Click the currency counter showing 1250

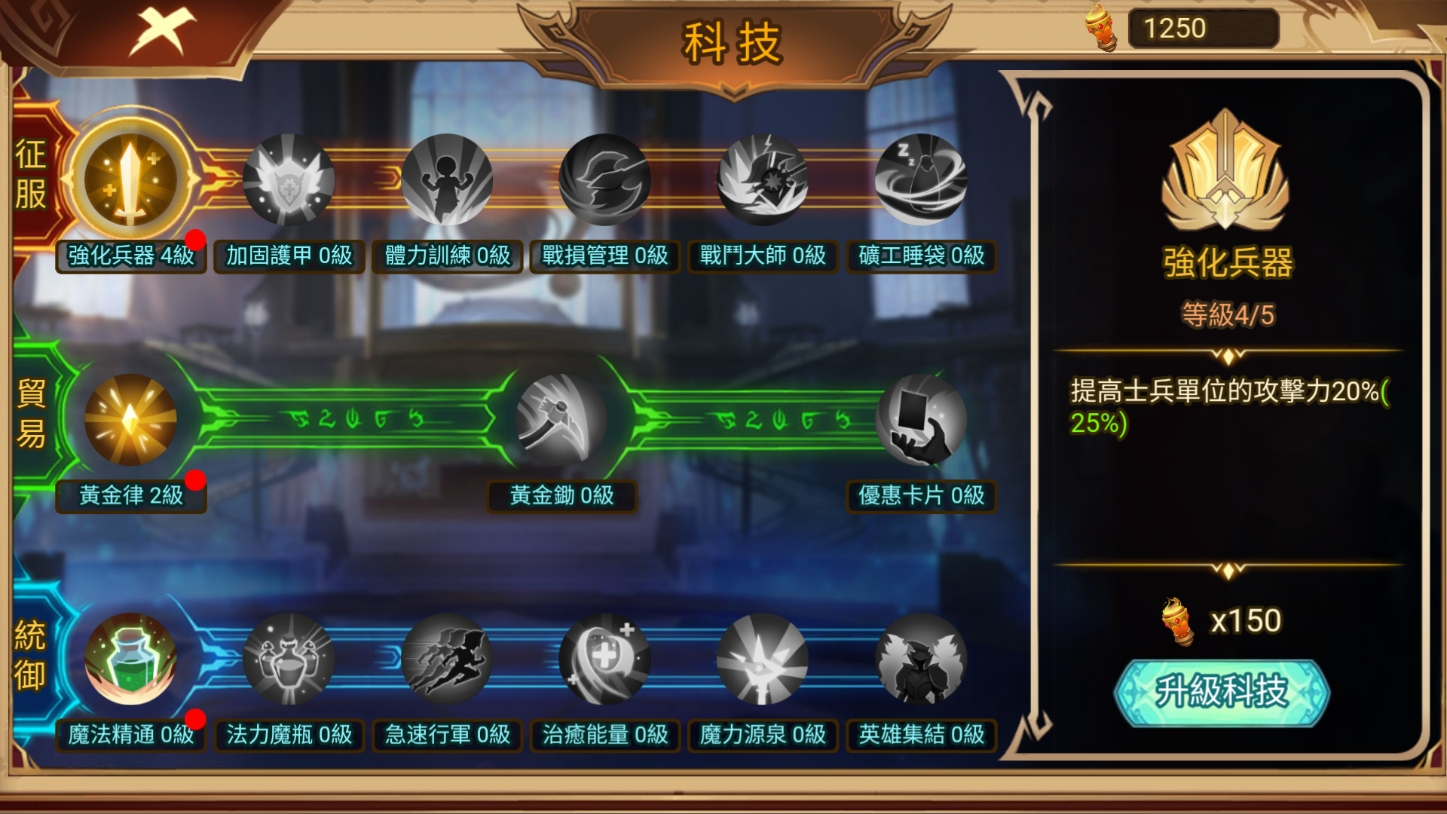tap(1202, 27)
